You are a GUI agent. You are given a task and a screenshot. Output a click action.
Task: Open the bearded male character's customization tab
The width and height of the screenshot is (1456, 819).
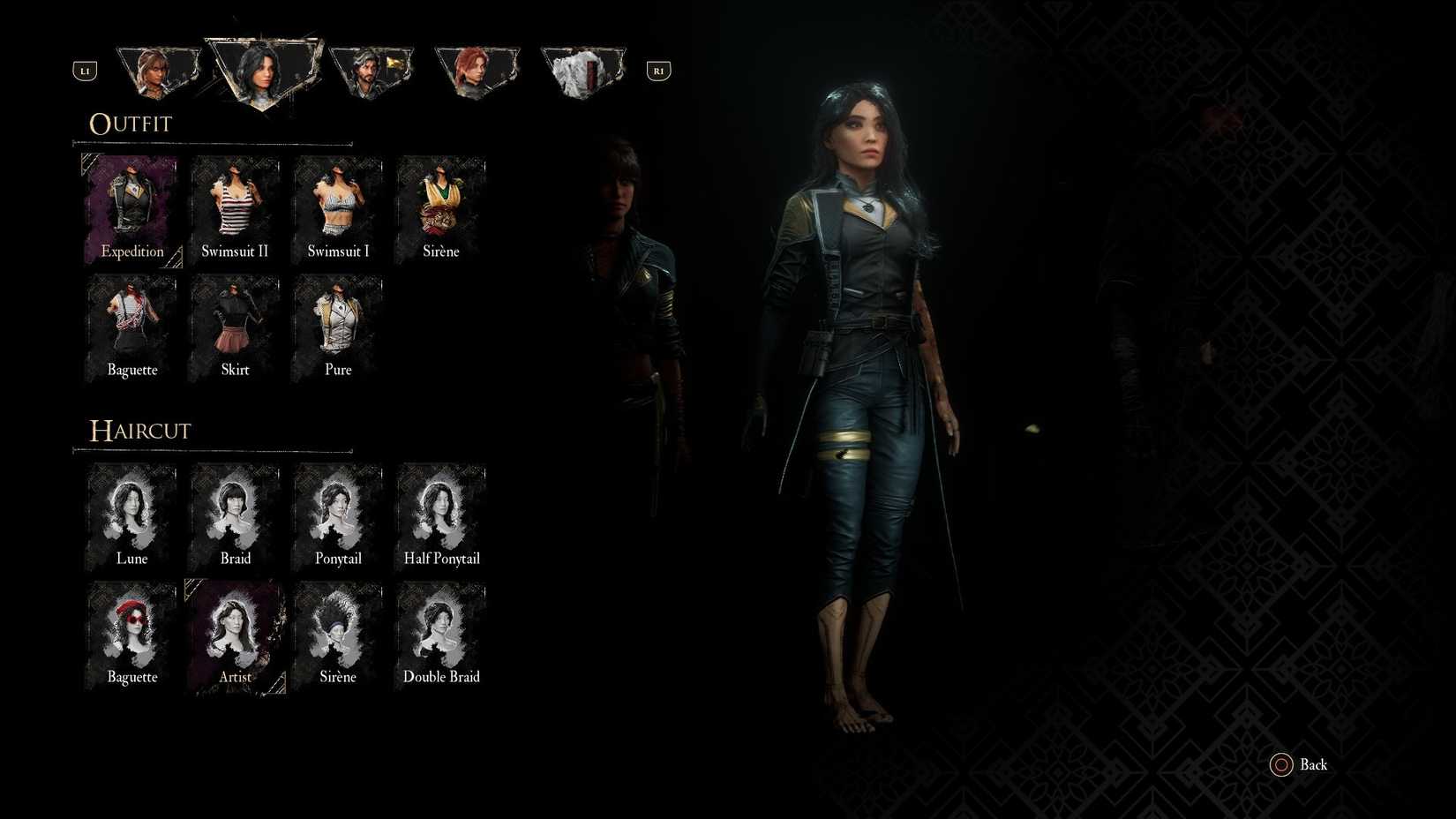pos(372,68)
